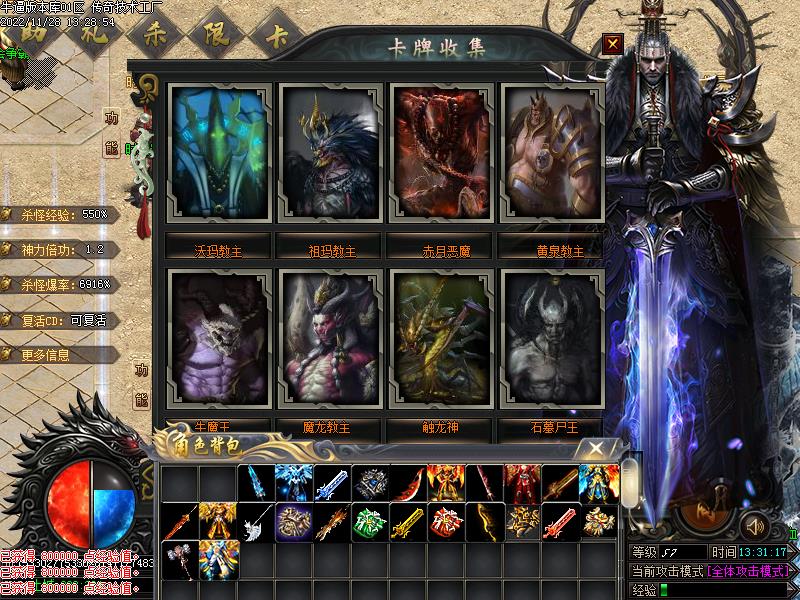800x600 pixels.
Task: Pick the 赤月恶魔 card portrait
Action: (x=440, y=160)
